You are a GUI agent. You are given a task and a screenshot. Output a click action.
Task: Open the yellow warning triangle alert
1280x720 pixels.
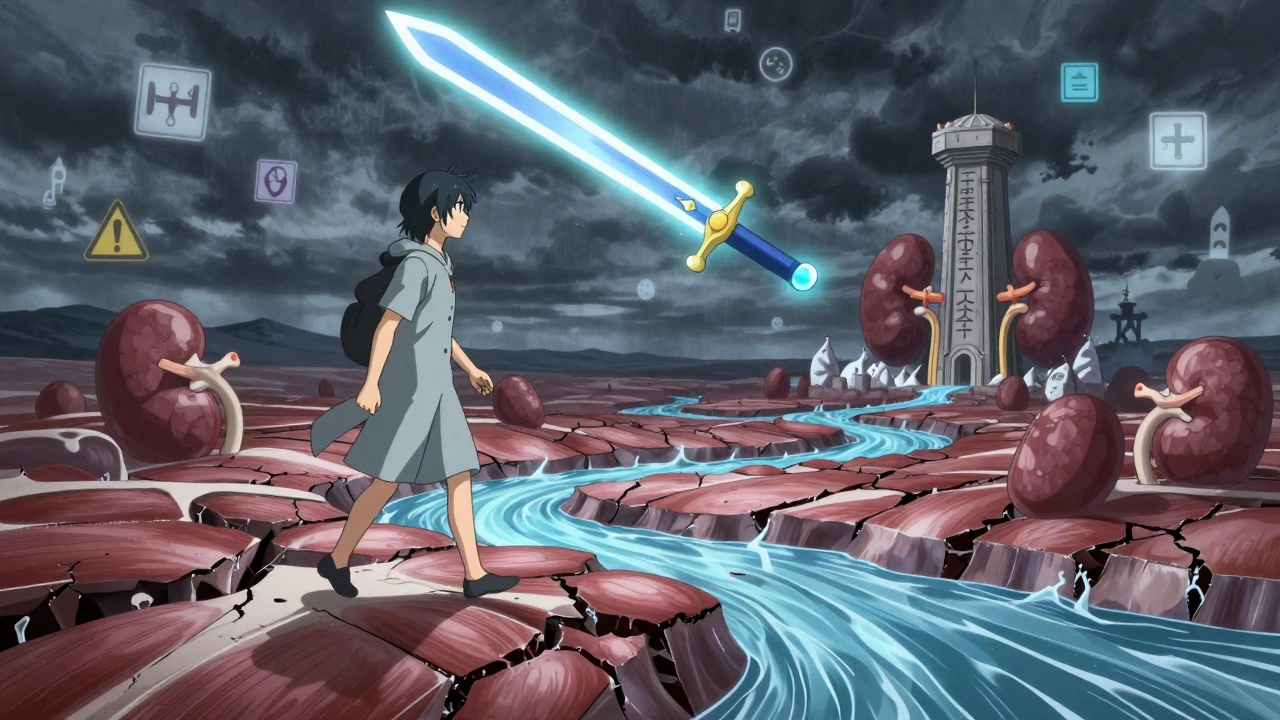click(116, 233)
